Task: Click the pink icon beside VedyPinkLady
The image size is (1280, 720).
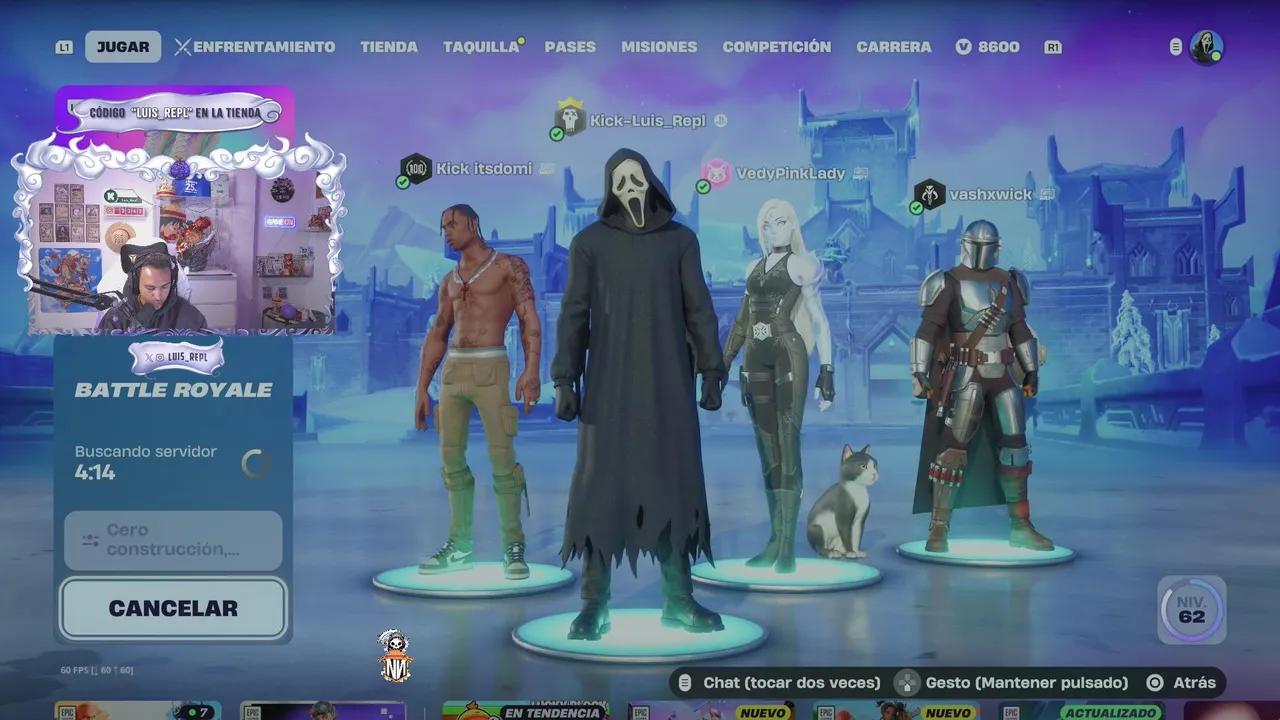Action: [716, 172]
